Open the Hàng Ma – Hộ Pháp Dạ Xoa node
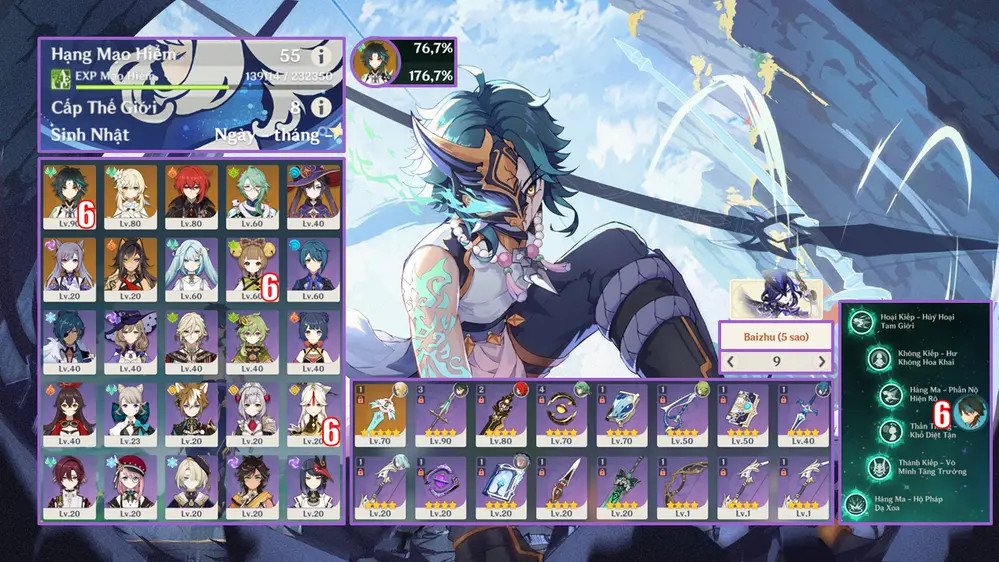Screen dimensions: 999x562 pos(859,506)
